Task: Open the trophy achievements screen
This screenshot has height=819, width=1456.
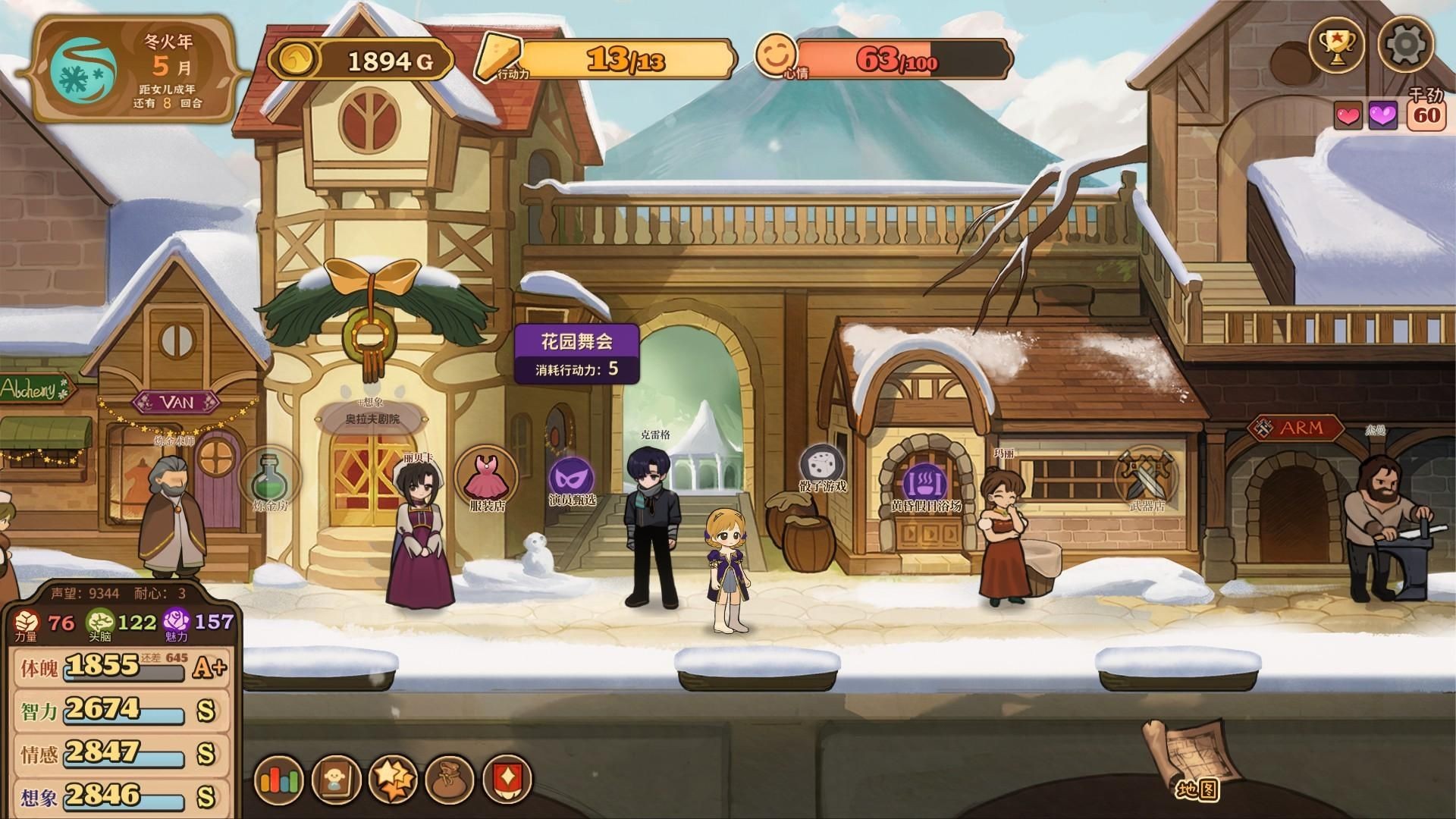Action: coord(1336,45)
